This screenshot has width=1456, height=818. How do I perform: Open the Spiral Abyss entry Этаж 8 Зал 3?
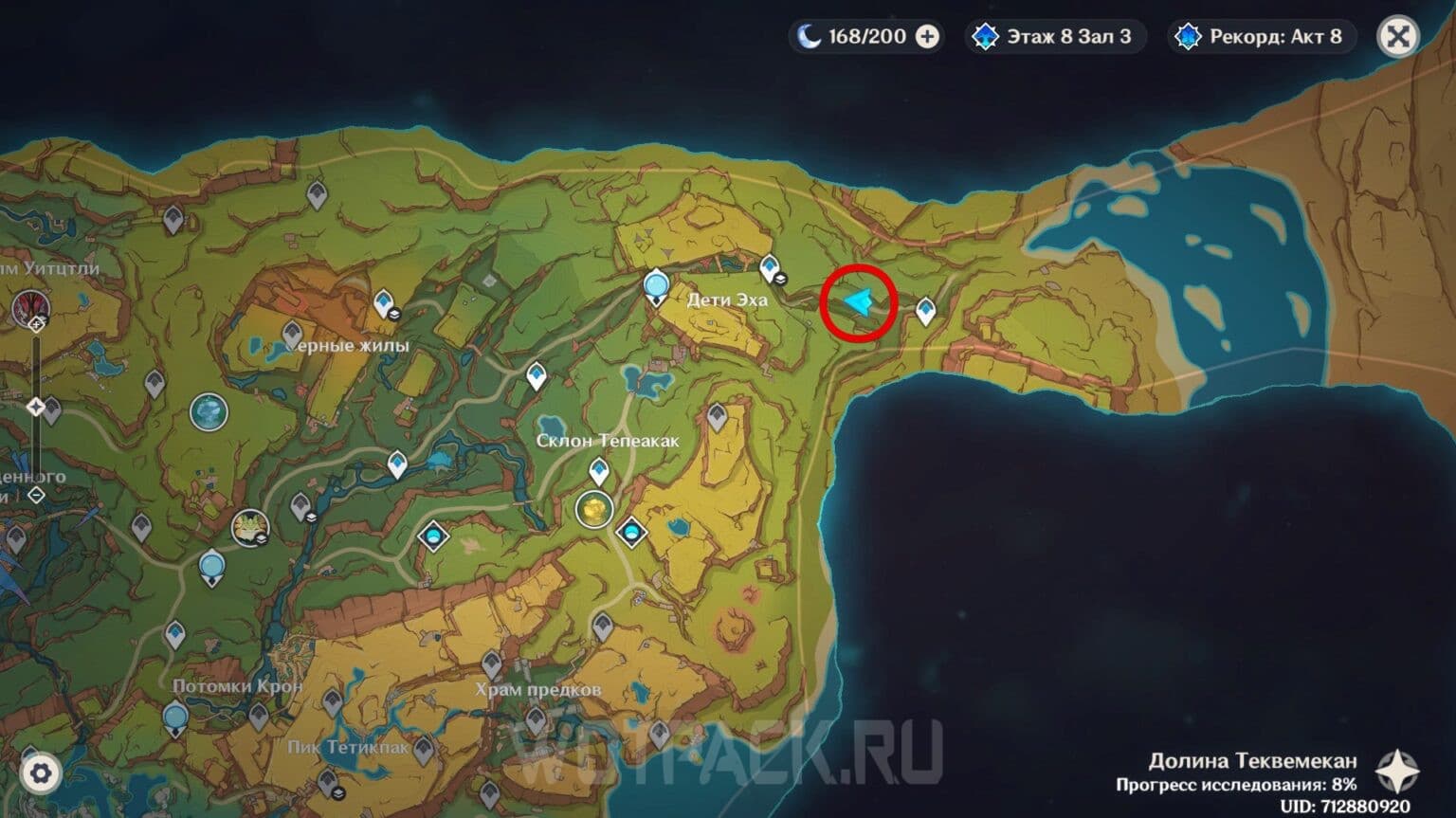pyautogui.click(x=1055, y=36)
